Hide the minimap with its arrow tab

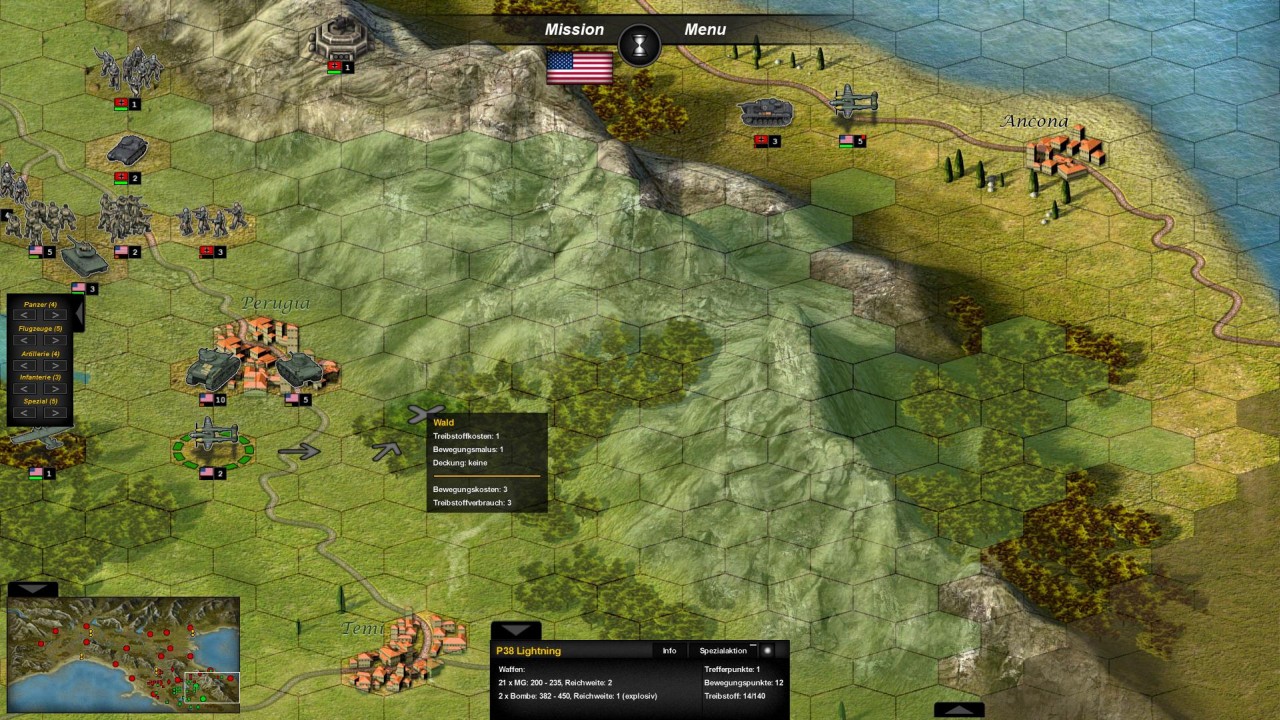(32, 590)
